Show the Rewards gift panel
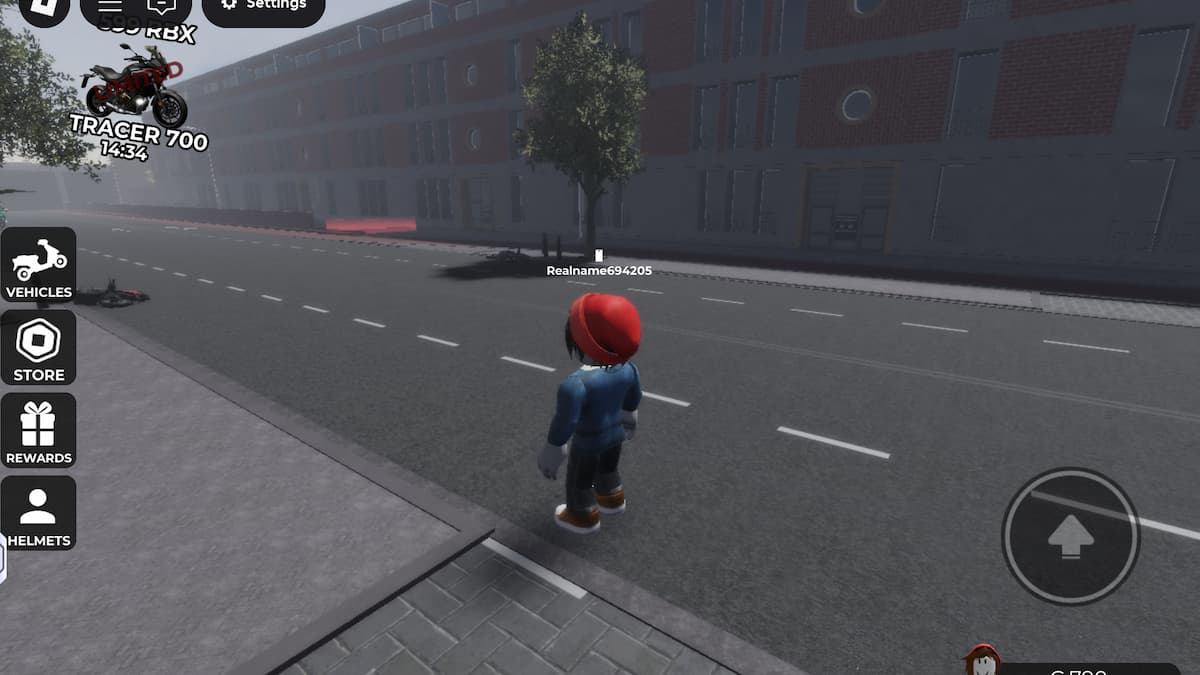 click(x=39, y=431)
